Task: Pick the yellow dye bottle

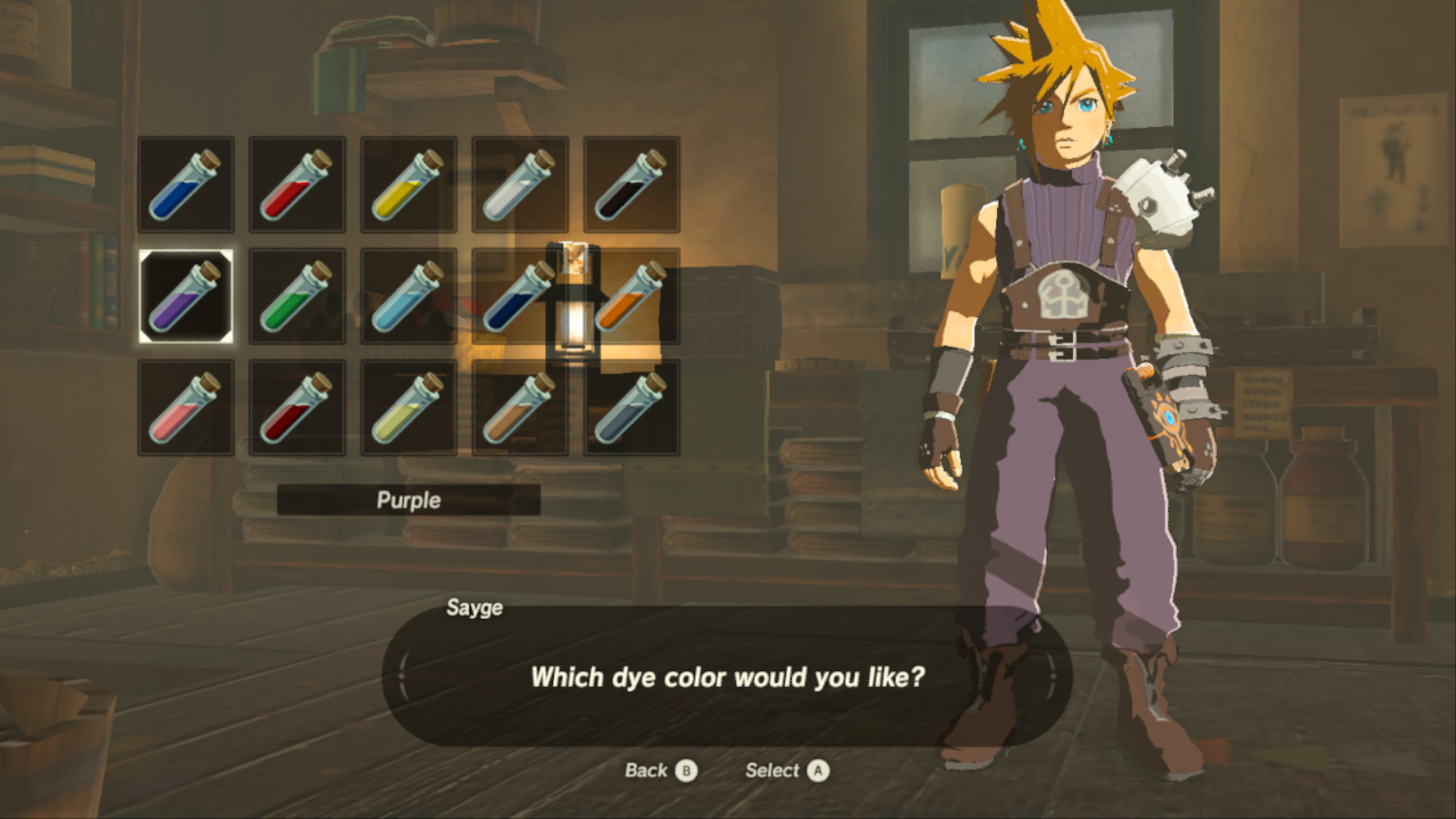Action: (x=408, y=185)
